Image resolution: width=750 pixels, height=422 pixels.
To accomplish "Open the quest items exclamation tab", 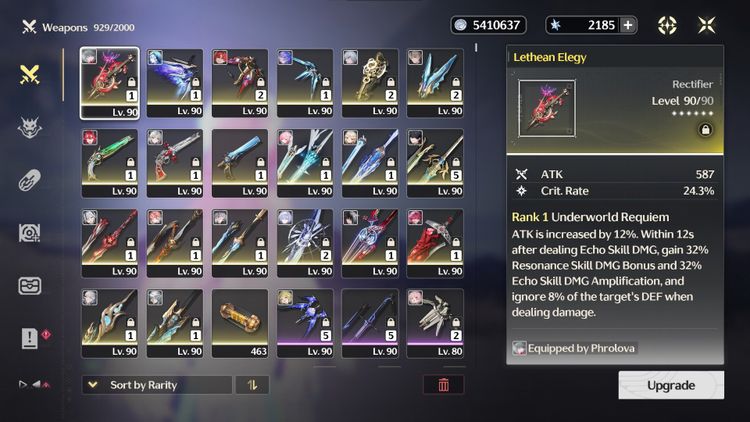I will tap(30, 339).
